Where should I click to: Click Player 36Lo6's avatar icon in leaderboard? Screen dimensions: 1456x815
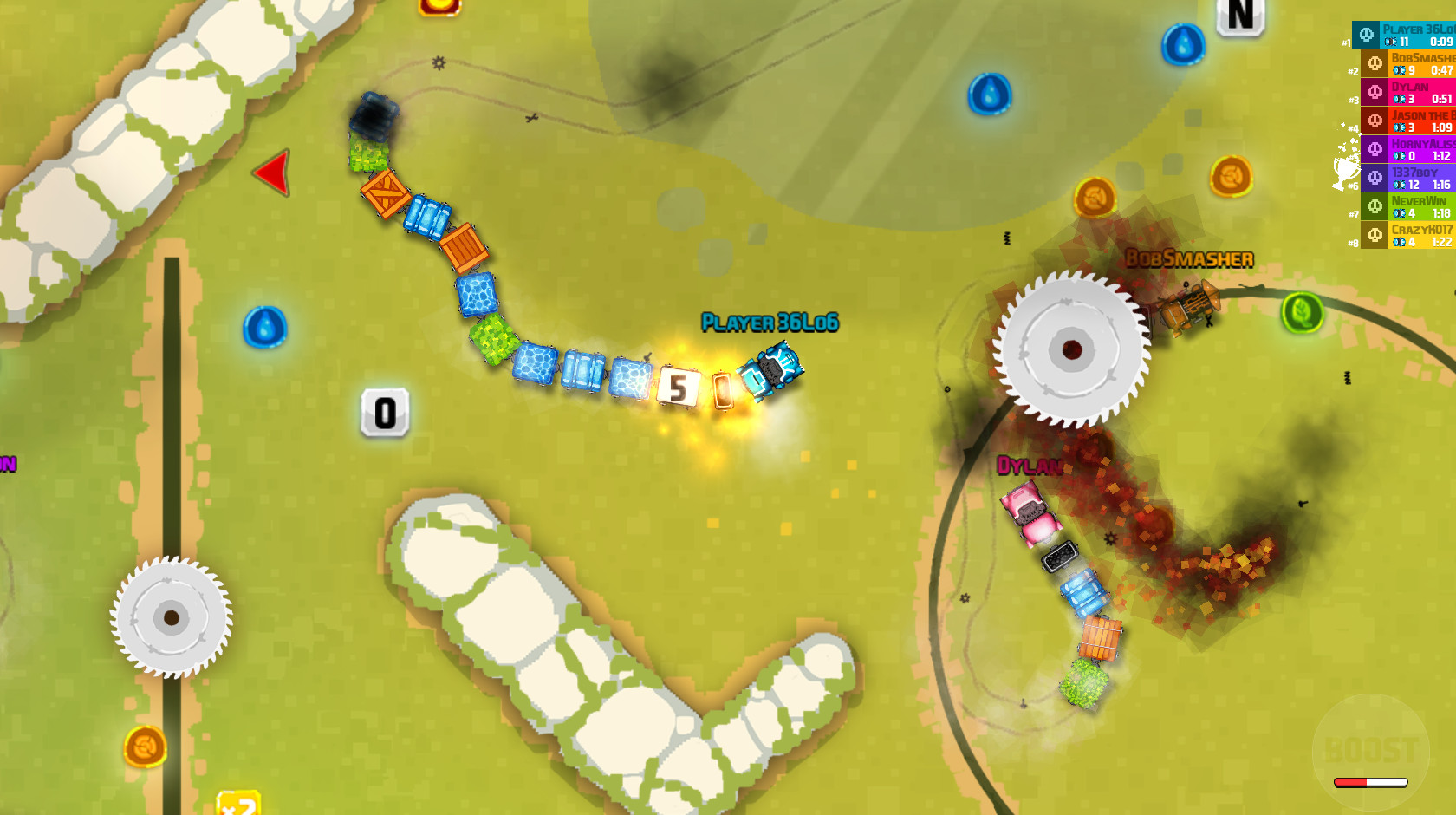click(1366, 36)
